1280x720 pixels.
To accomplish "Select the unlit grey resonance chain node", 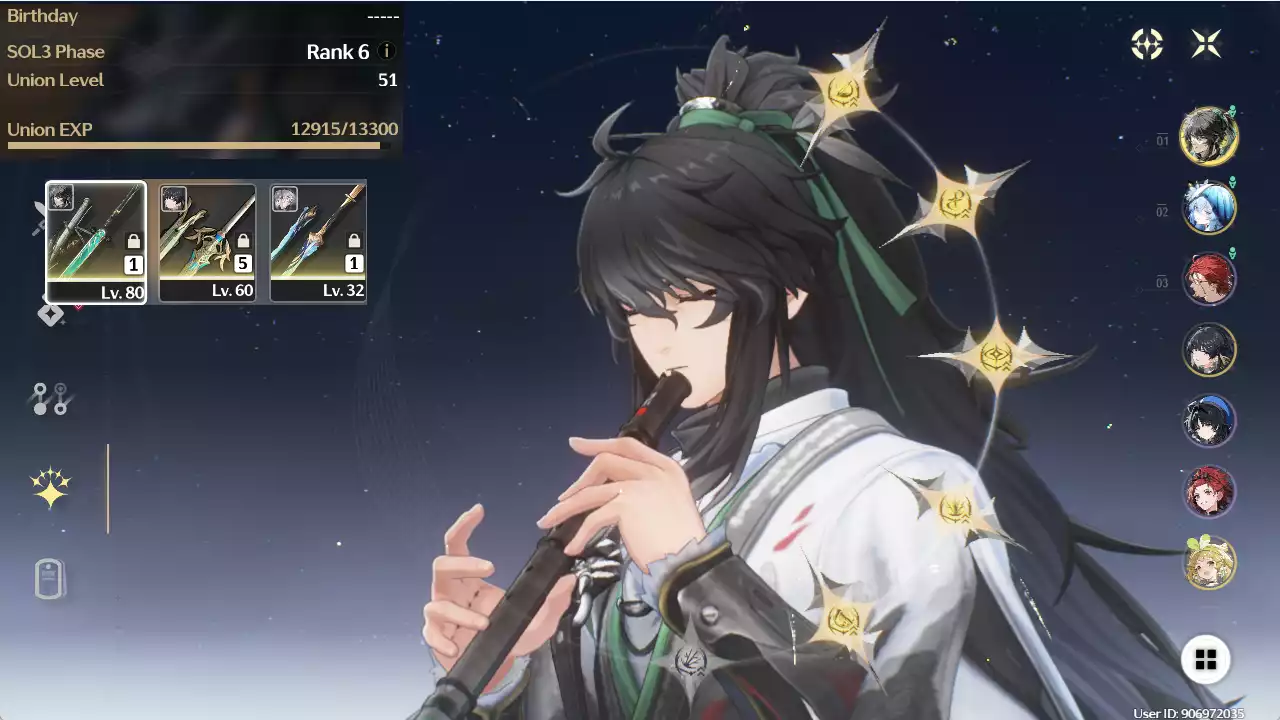I will [x=690, y=660].
